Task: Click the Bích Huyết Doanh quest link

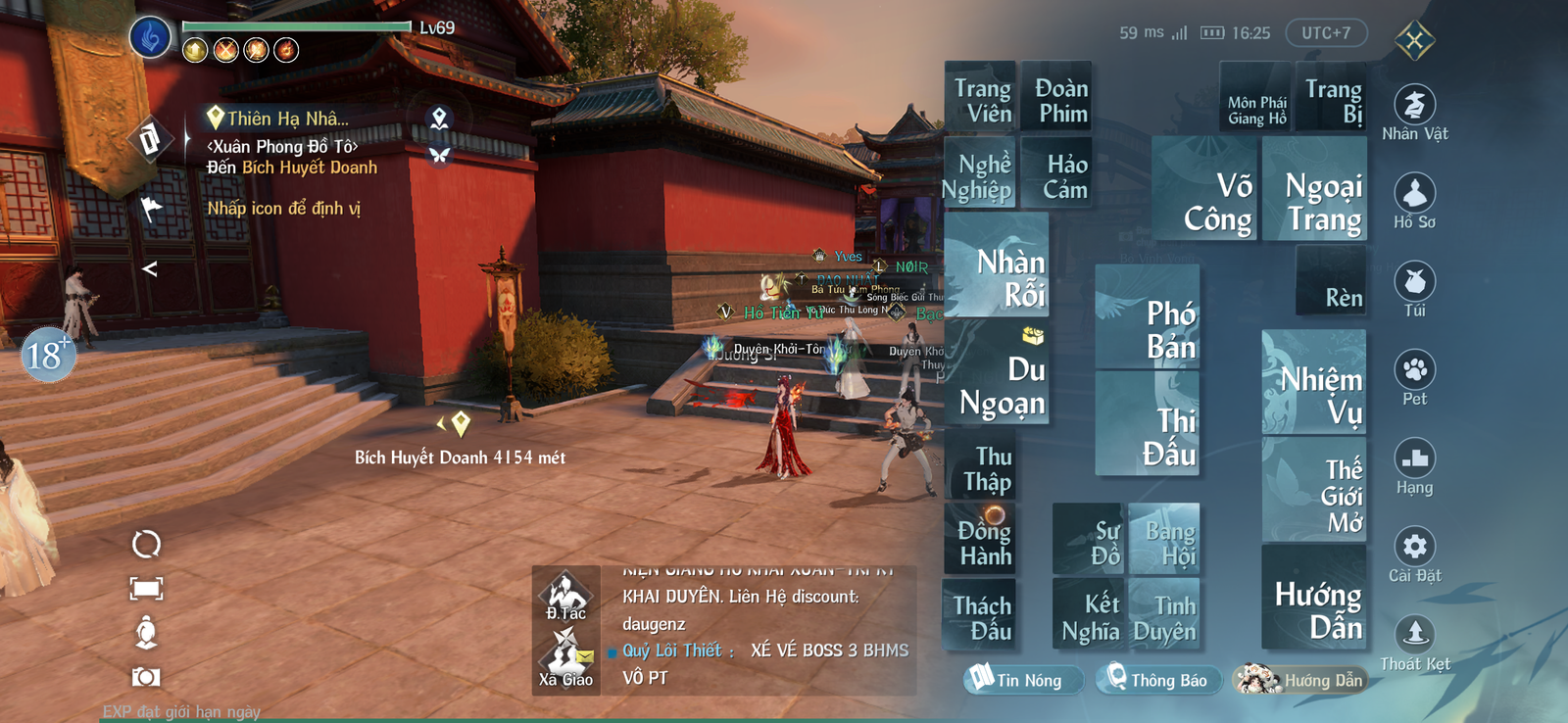Action: (308, 168)
